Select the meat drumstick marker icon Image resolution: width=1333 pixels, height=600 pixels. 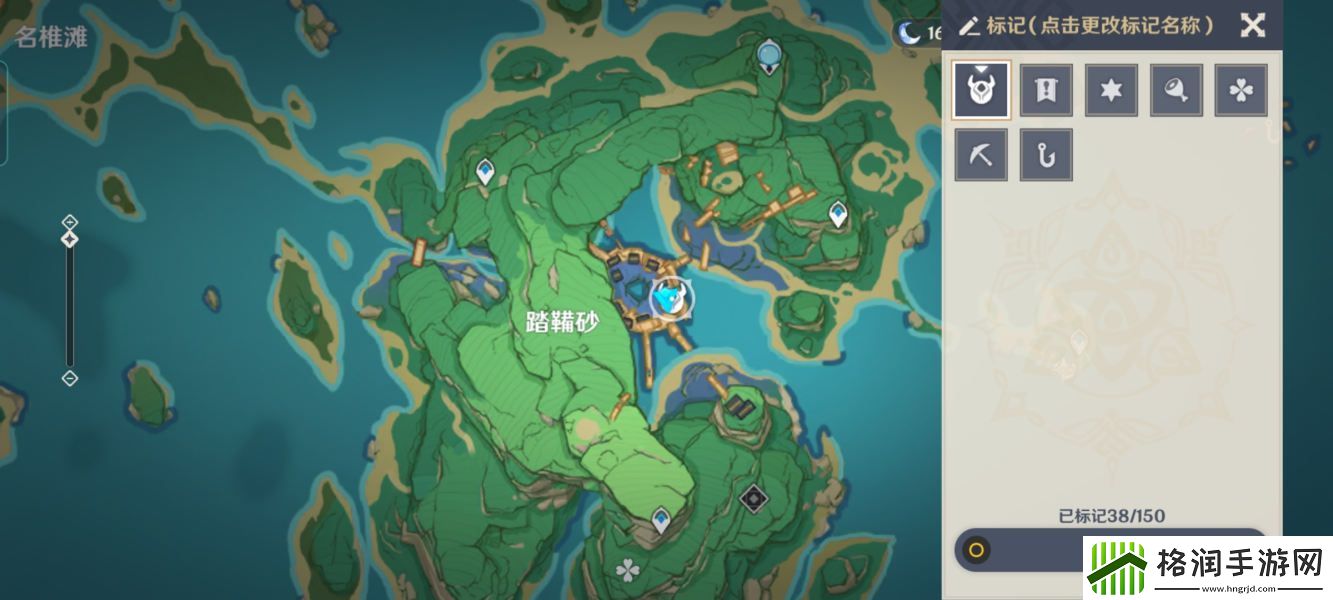1176,90
